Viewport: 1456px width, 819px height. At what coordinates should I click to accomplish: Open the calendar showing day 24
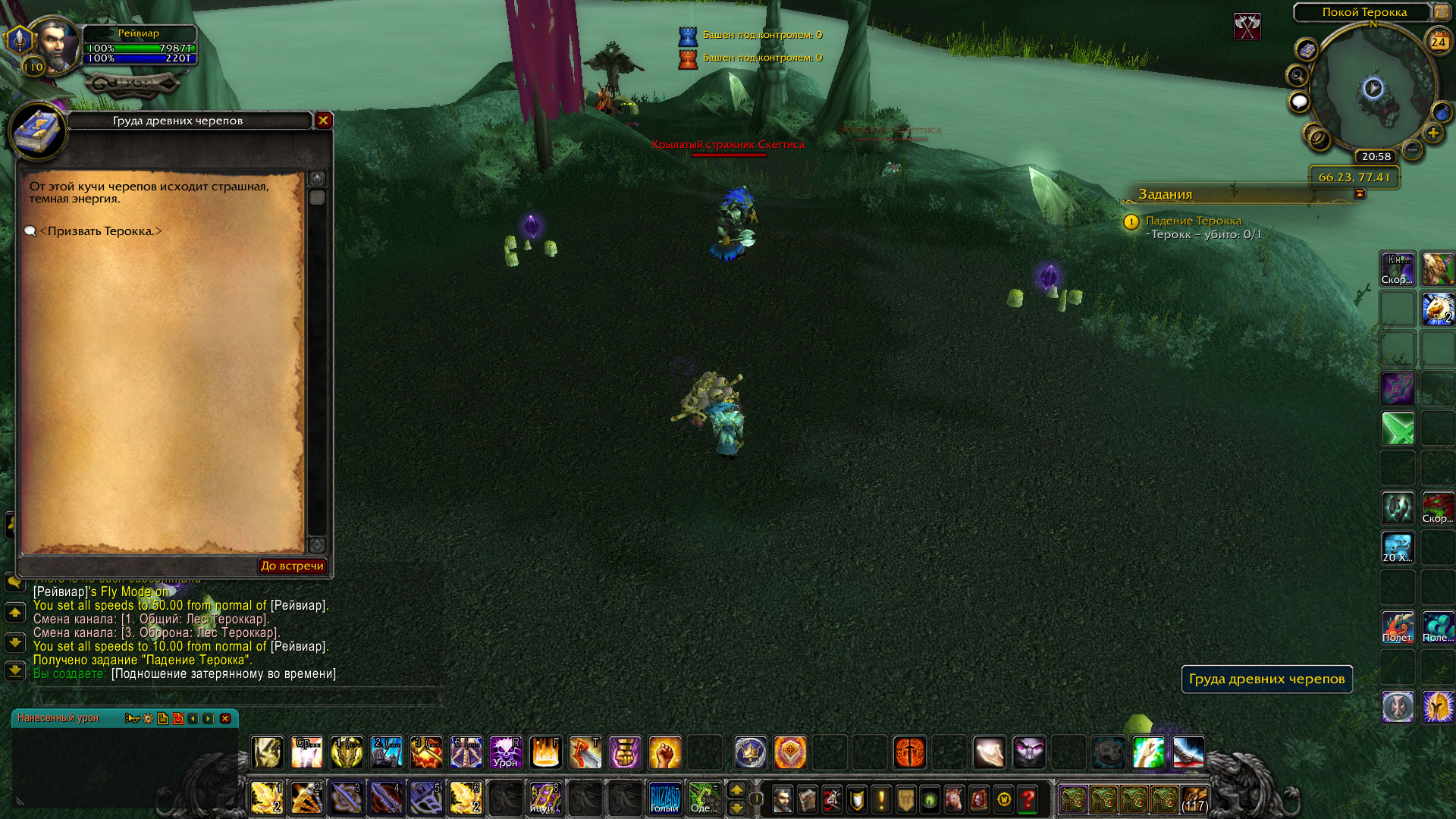[x=1438, y=42]
